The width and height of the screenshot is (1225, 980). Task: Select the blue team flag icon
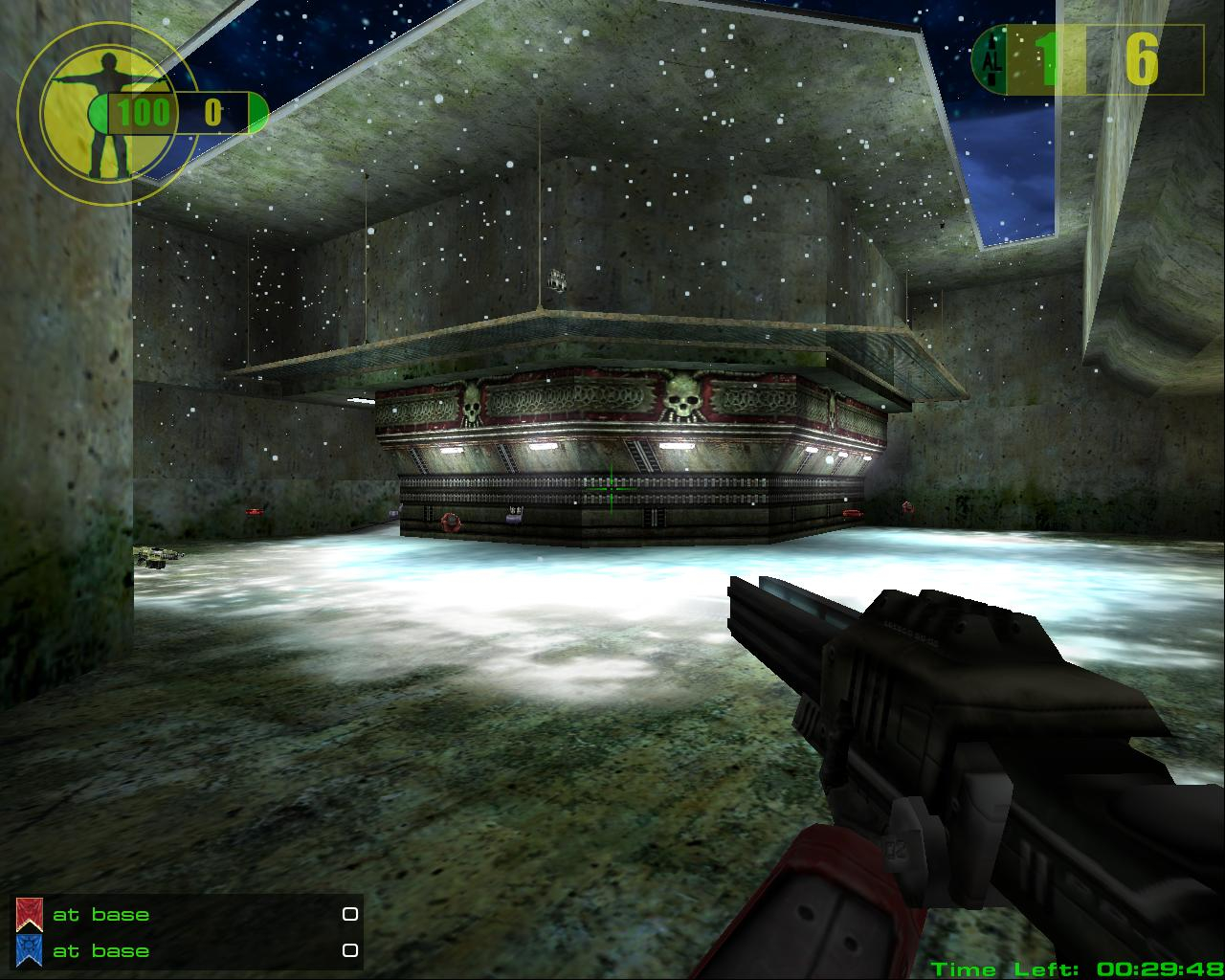point(29,949)
